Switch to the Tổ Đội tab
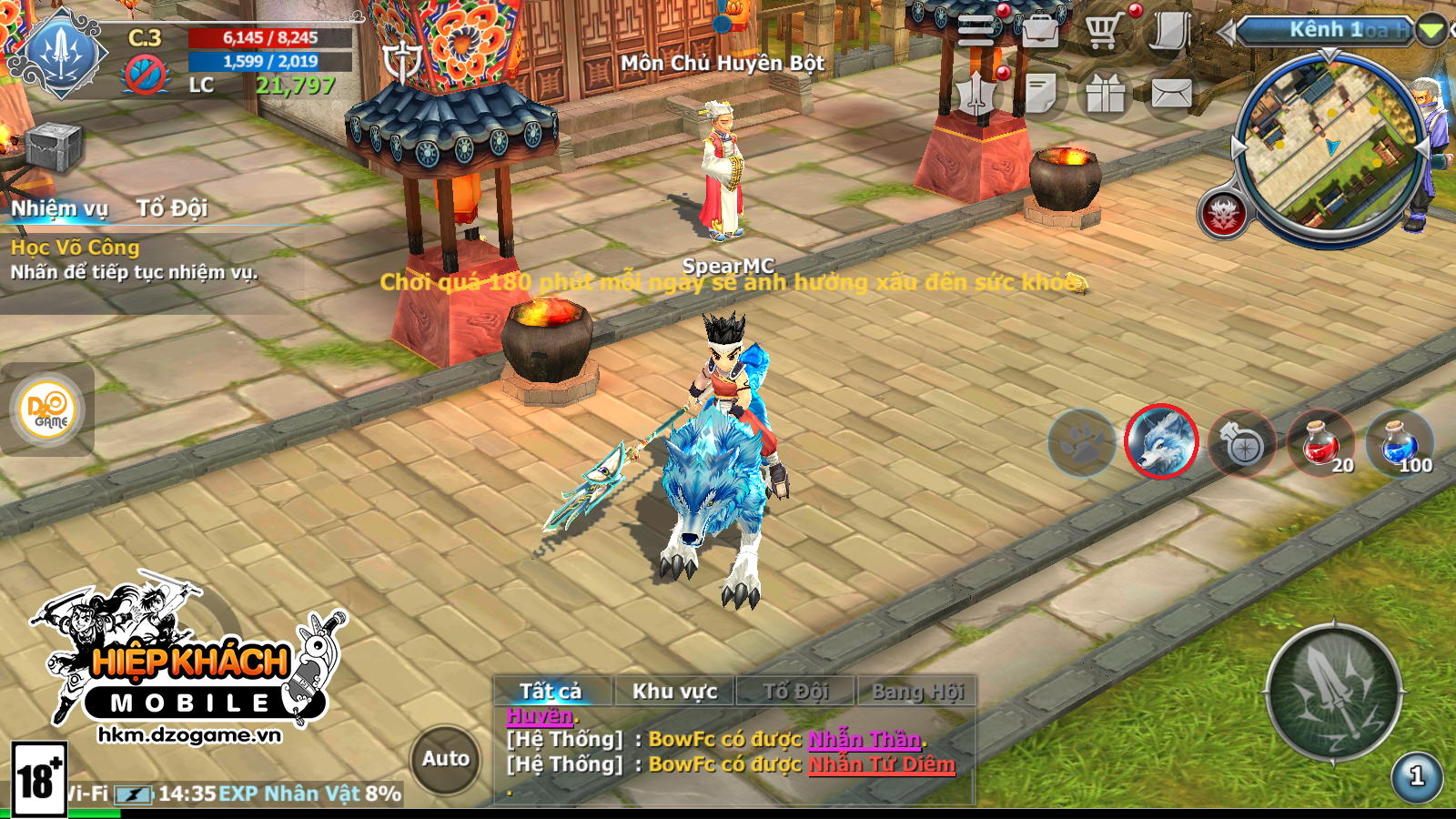The width and height of the screenshot is (1456, 819). click(172, 208)
